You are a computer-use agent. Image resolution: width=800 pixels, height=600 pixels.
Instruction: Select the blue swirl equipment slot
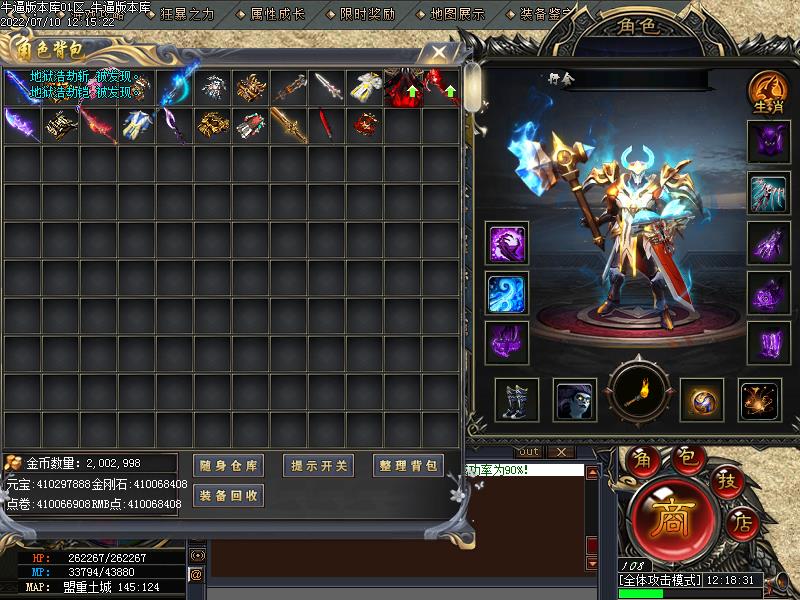click(x=508, y=293)
